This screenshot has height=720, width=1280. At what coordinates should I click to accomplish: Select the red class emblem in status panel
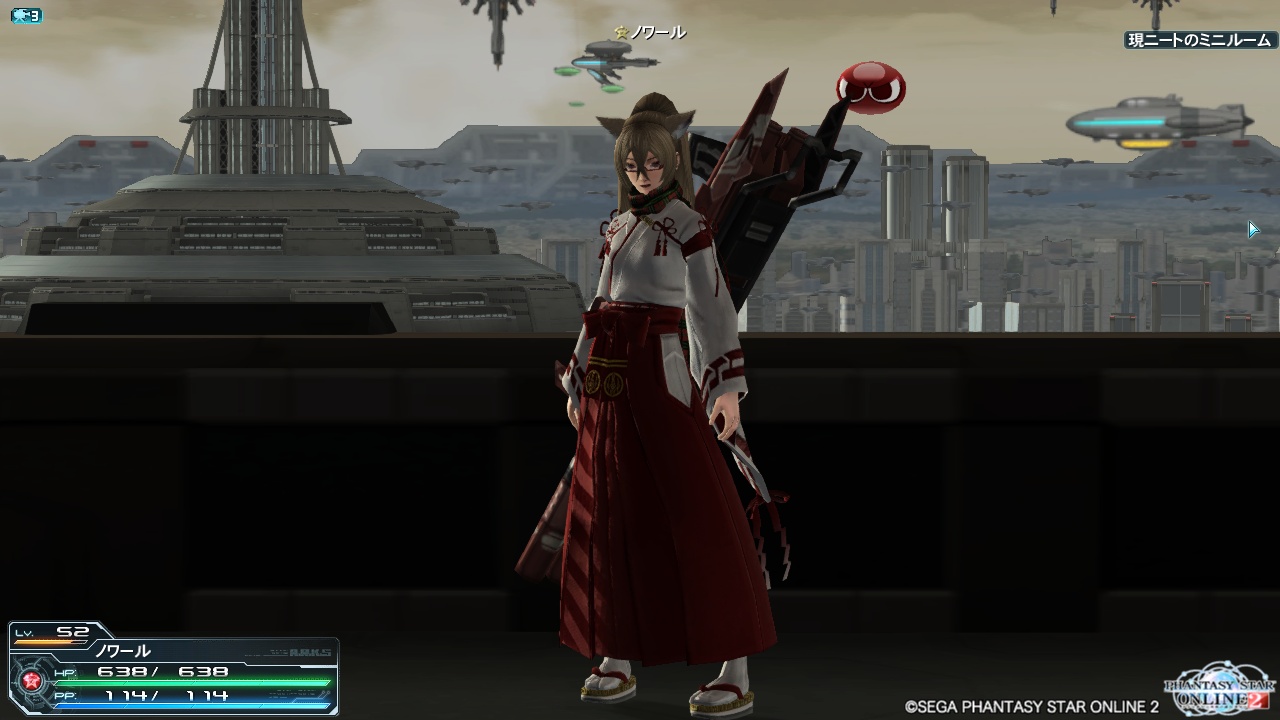(x=30, y=682)
